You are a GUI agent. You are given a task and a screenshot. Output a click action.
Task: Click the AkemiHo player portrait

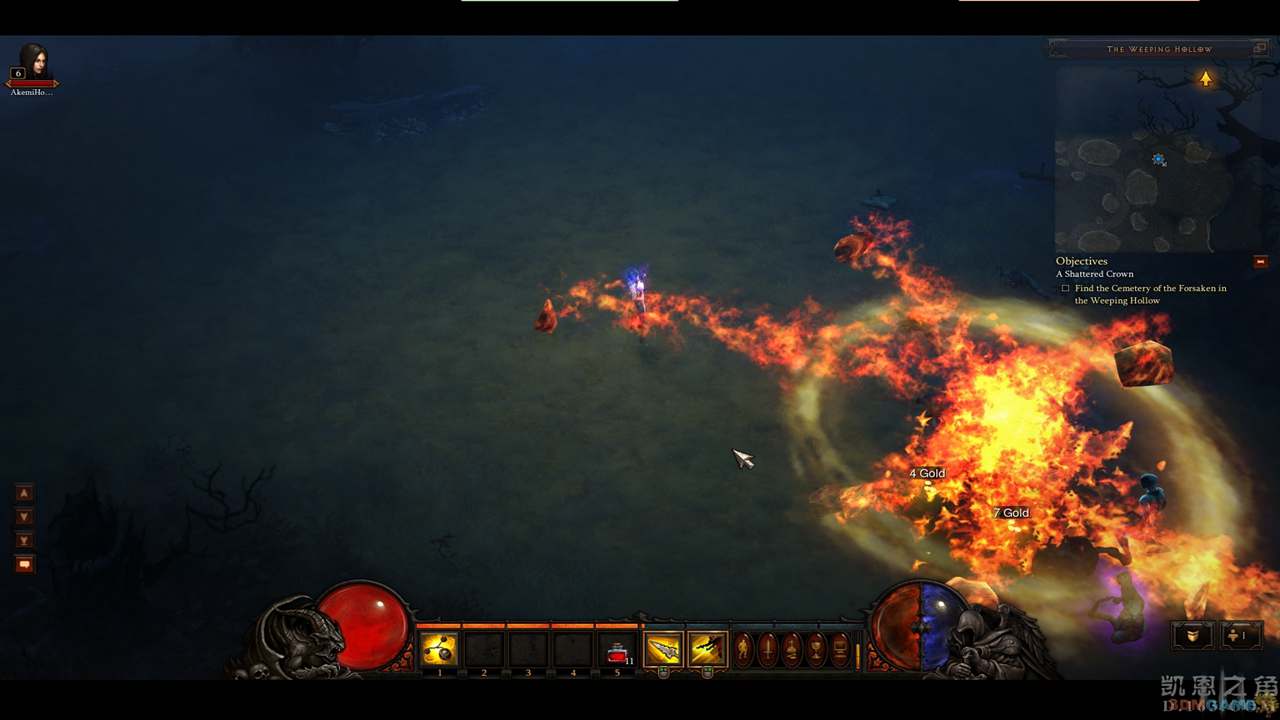click(x=33, y=64)
